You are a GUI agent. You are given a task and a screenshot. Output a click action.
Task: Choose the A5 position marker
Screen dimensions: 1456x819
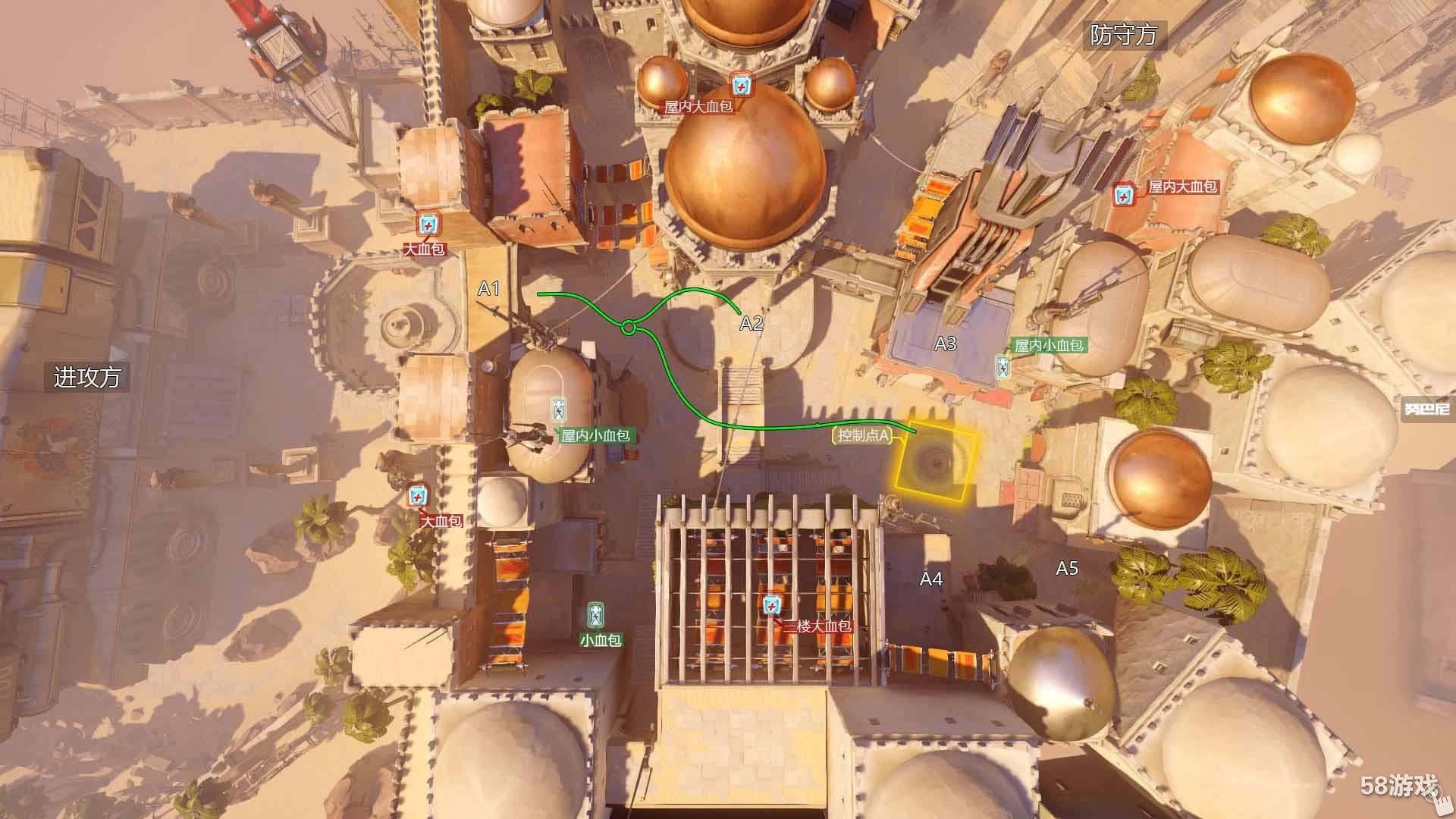1067,568
